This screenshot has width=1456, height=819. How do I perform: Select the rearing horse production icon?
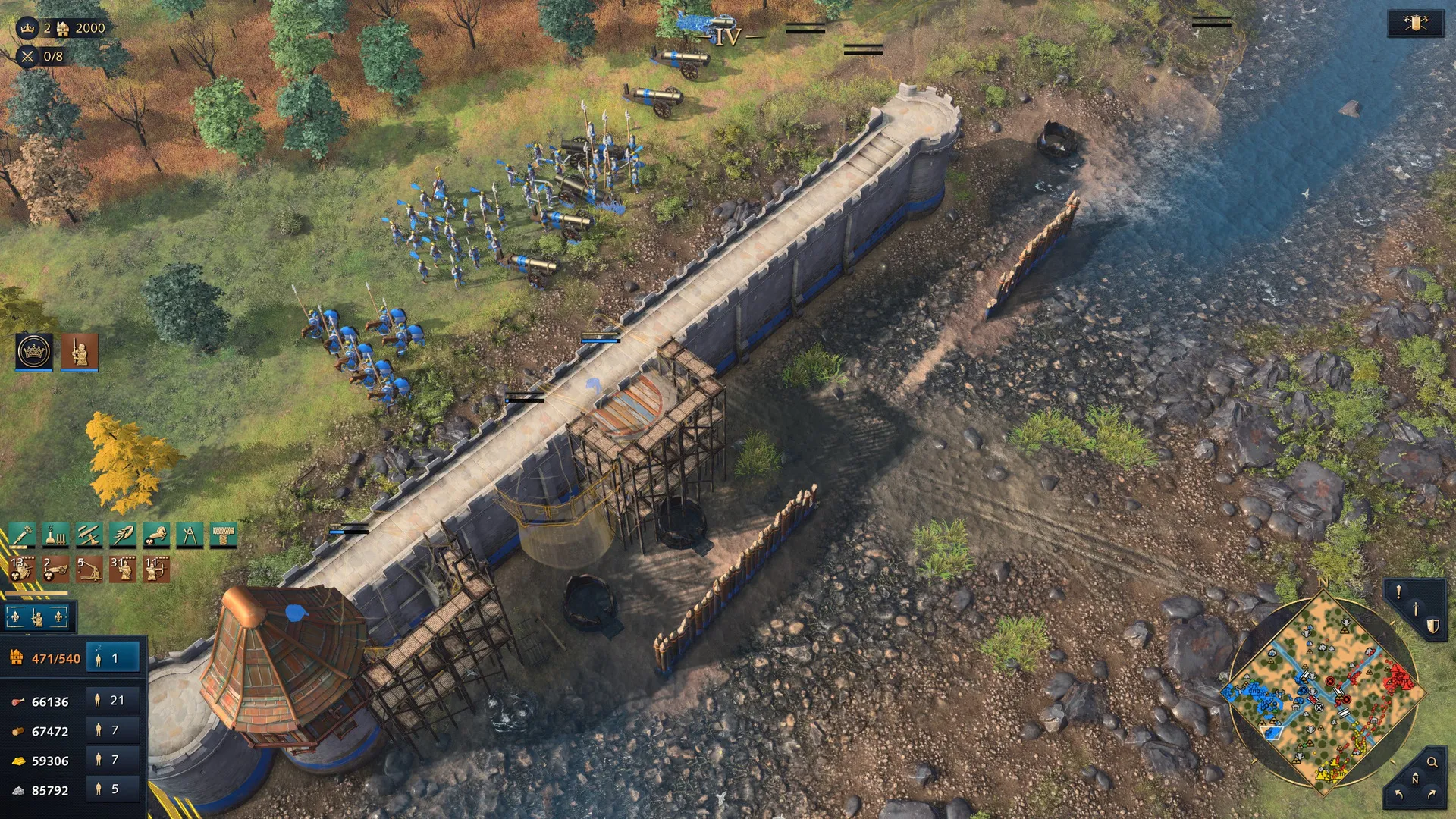coord(156,535)
